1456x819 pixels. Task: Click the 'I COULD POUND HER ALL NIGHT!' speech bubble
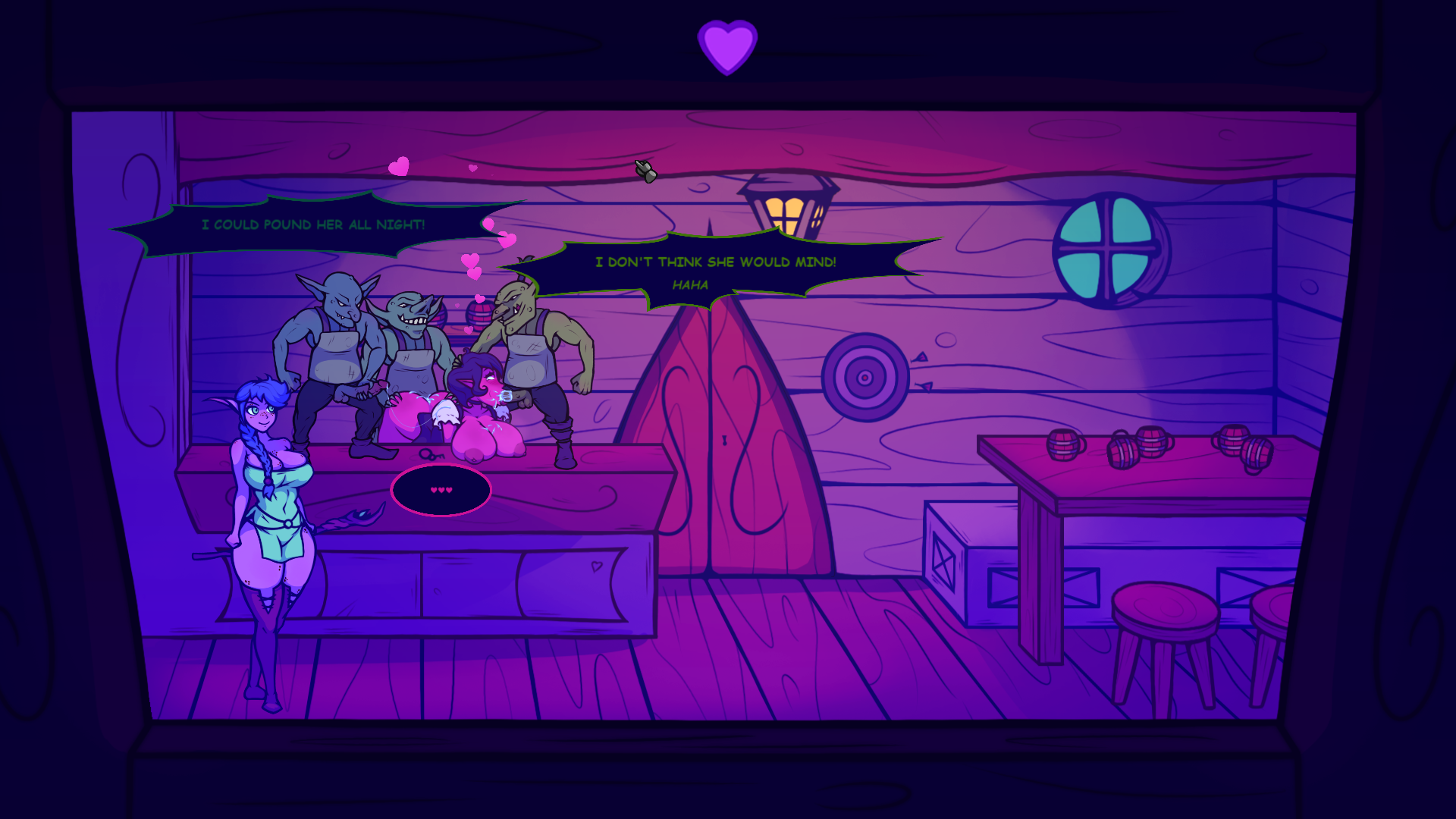point(313,224)
